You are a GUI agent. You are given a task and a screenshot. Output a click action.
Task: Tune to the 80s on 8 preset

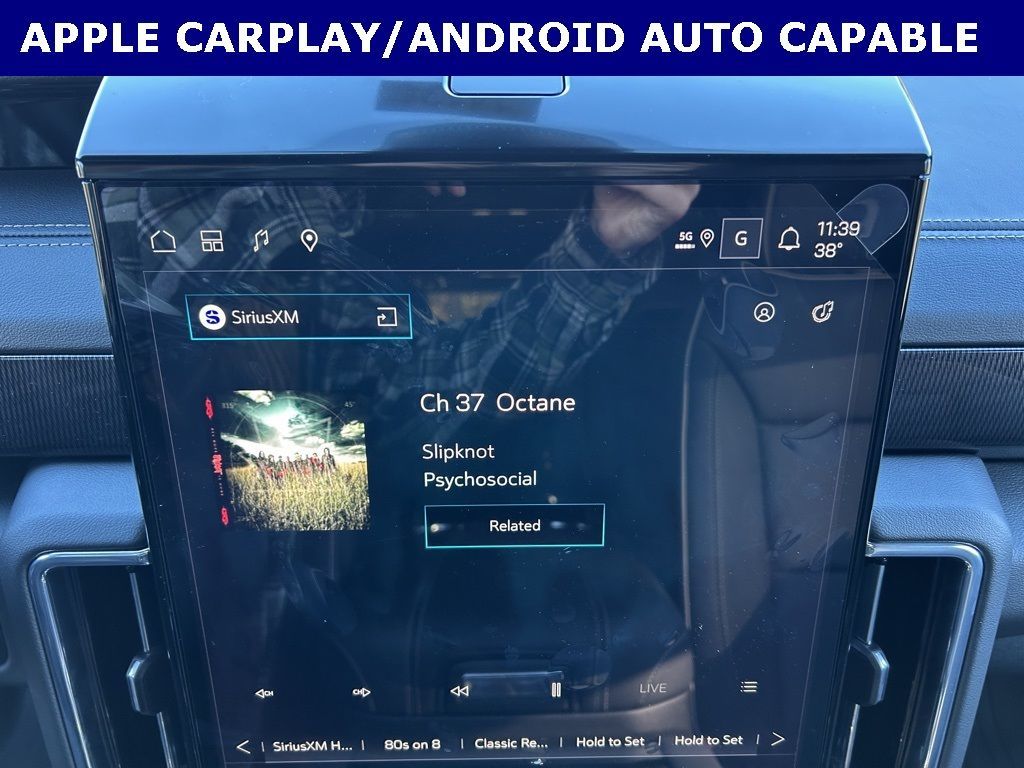[x=412, y=744]
